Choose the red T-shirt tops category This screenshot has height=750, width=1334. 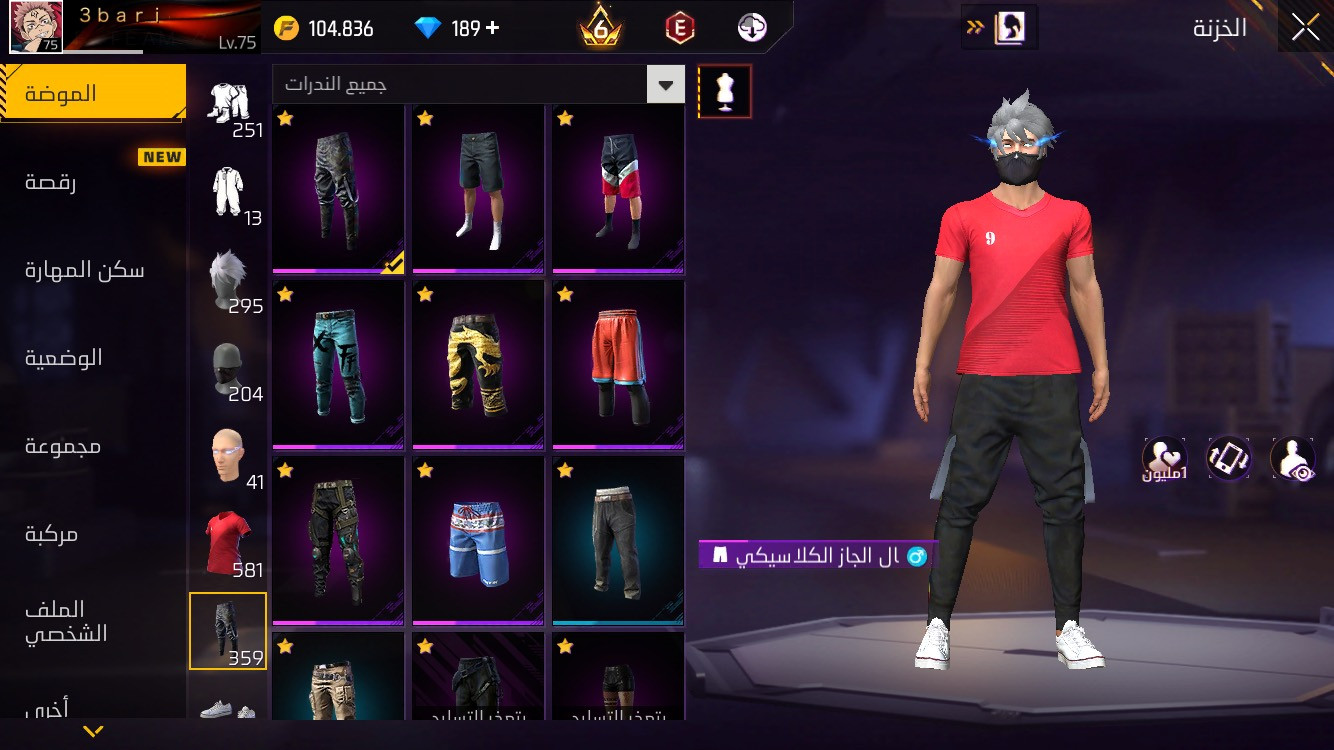point(228,543)
